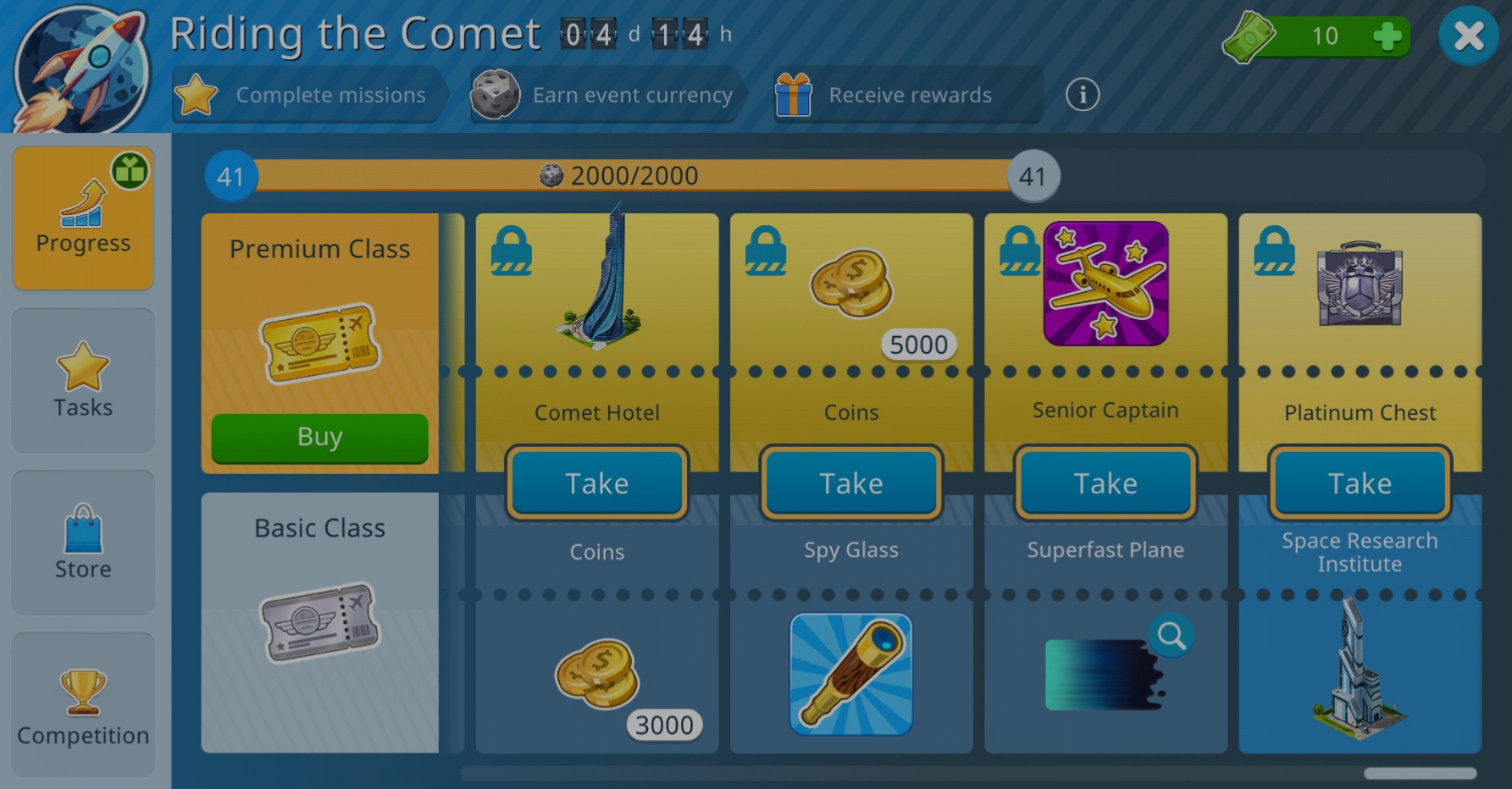
Task: Close the Riding the Comet window
Action: tap(1468, 36)
